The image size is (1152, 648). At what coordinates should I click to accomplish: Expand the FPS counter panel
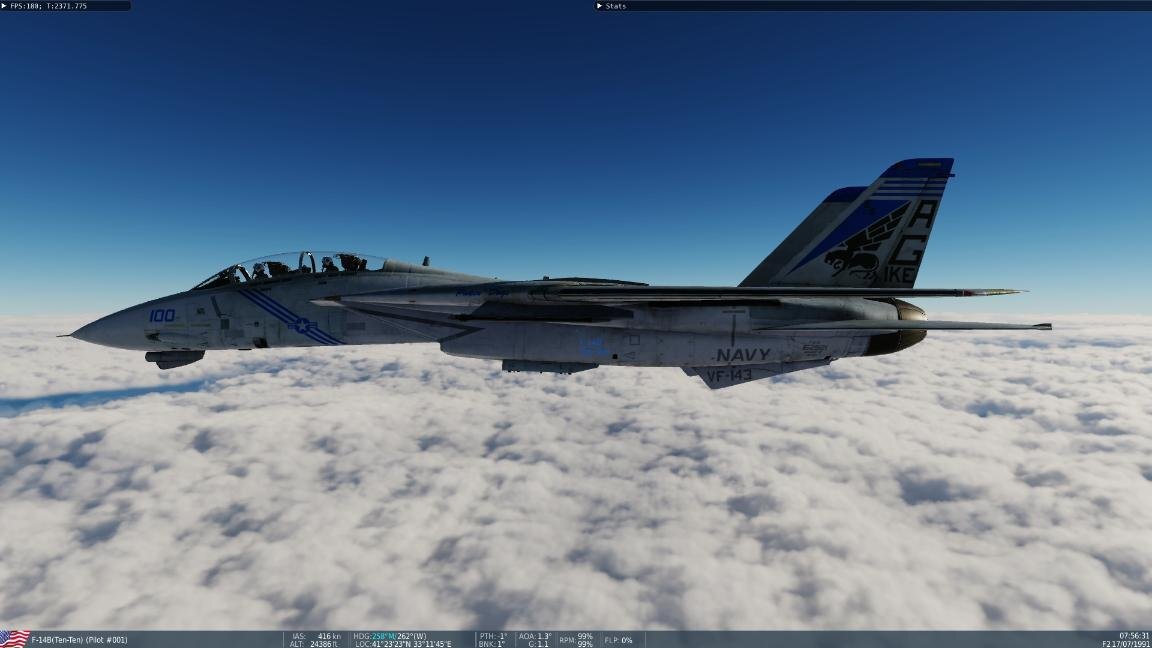5,6
